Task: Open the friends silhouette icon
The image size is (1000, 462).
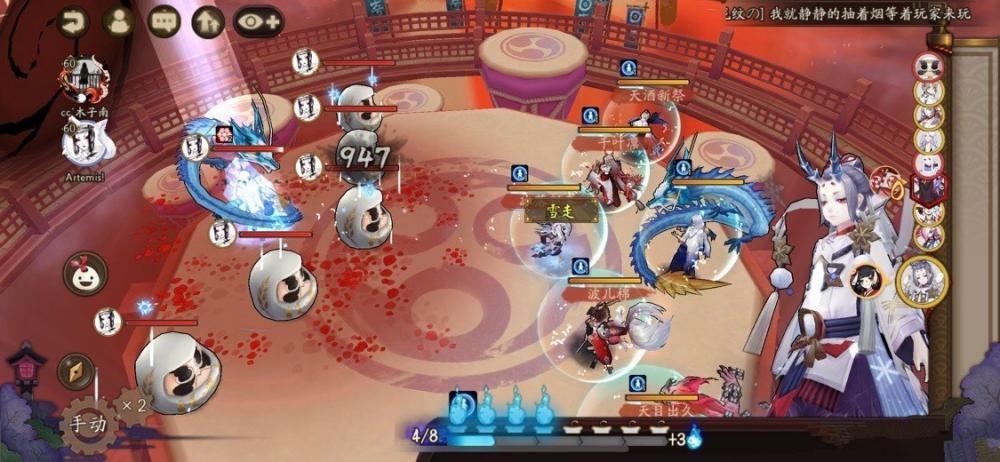Action: point(119,21)
